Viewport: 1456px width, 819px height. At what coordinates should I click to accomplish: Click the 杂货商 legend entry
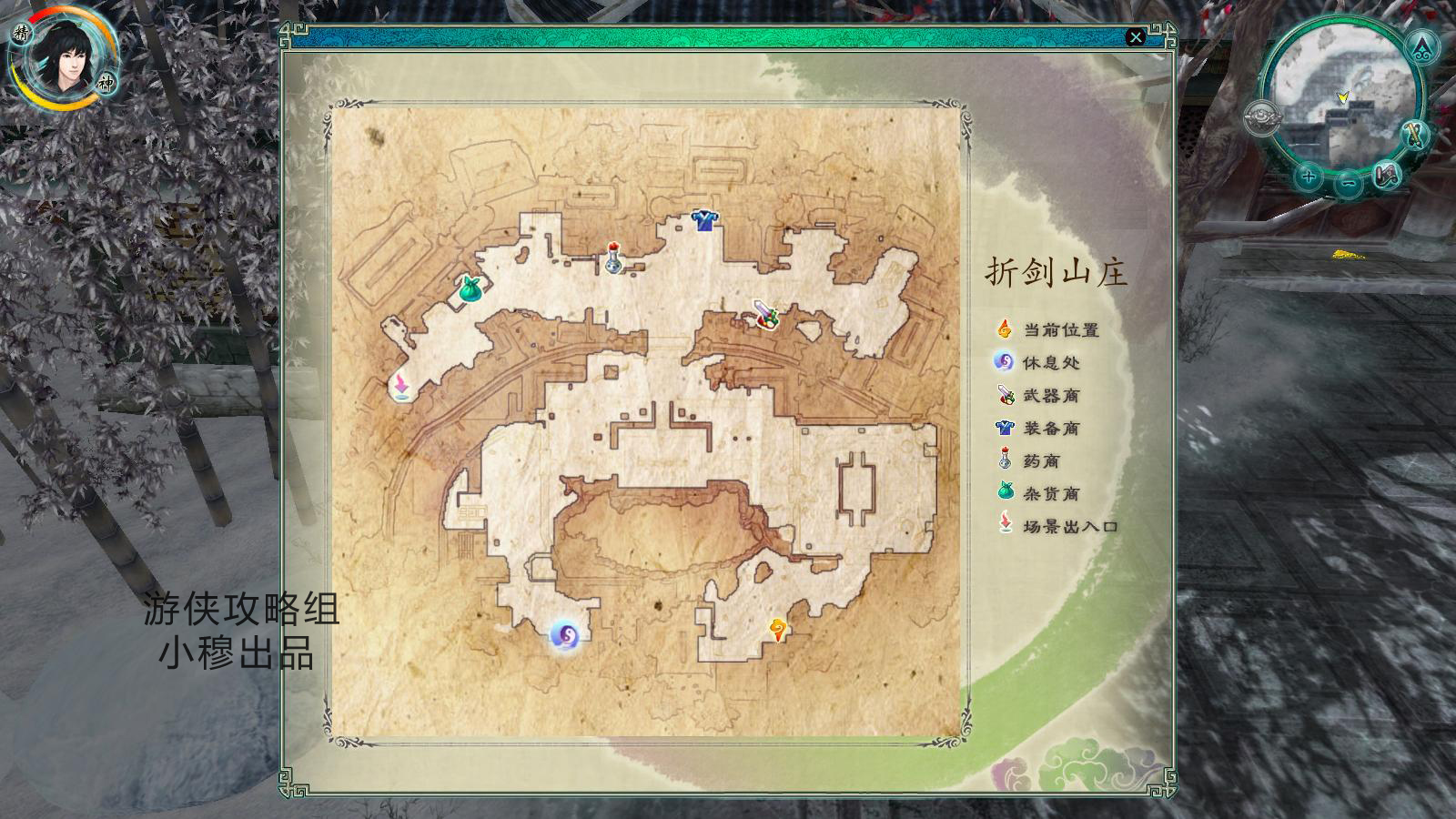[x=1050, y=494]
